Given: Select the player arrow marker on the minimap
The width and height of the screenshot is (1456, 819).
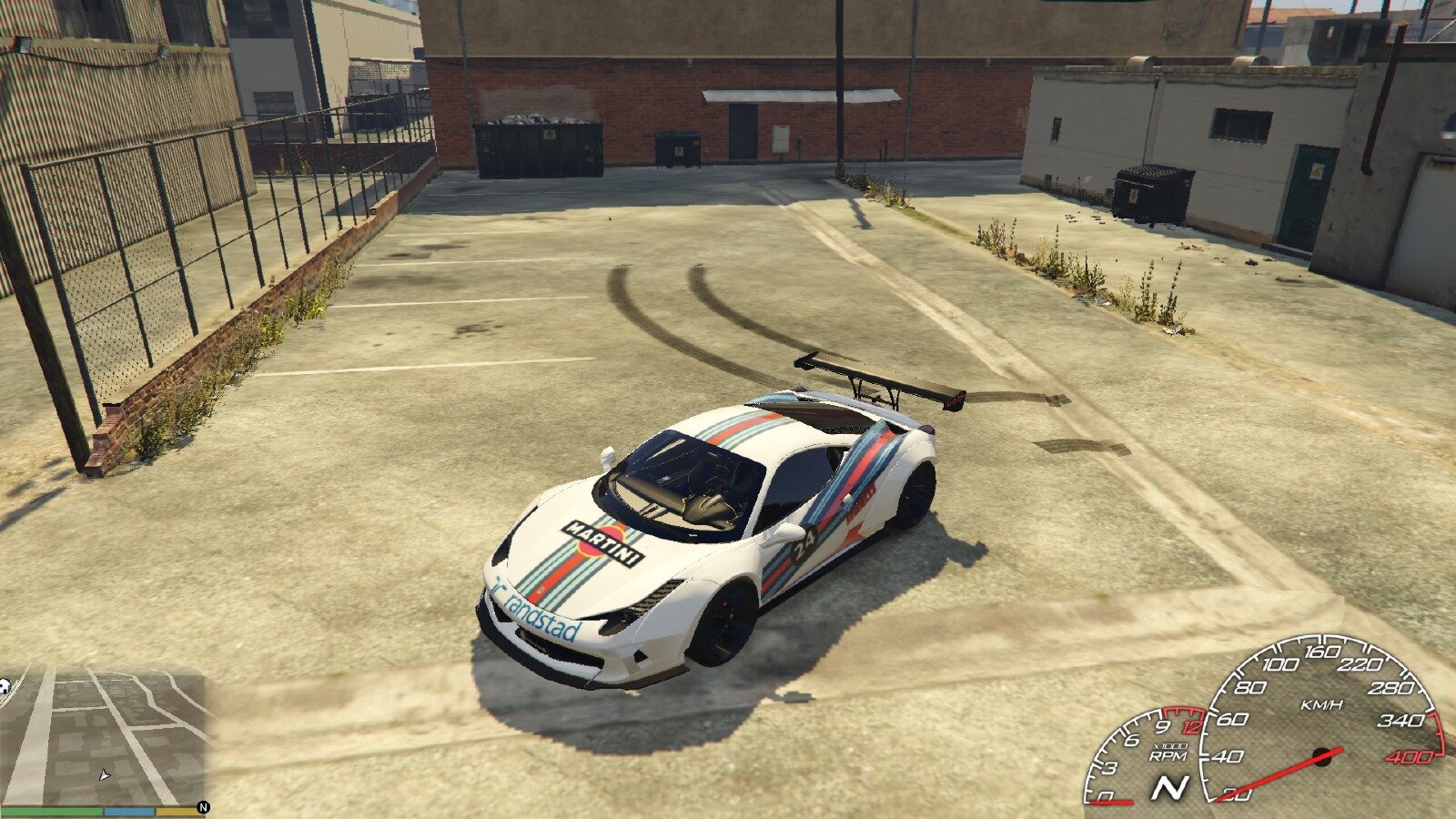Looking at the screenshot, I should coord(104,775).
